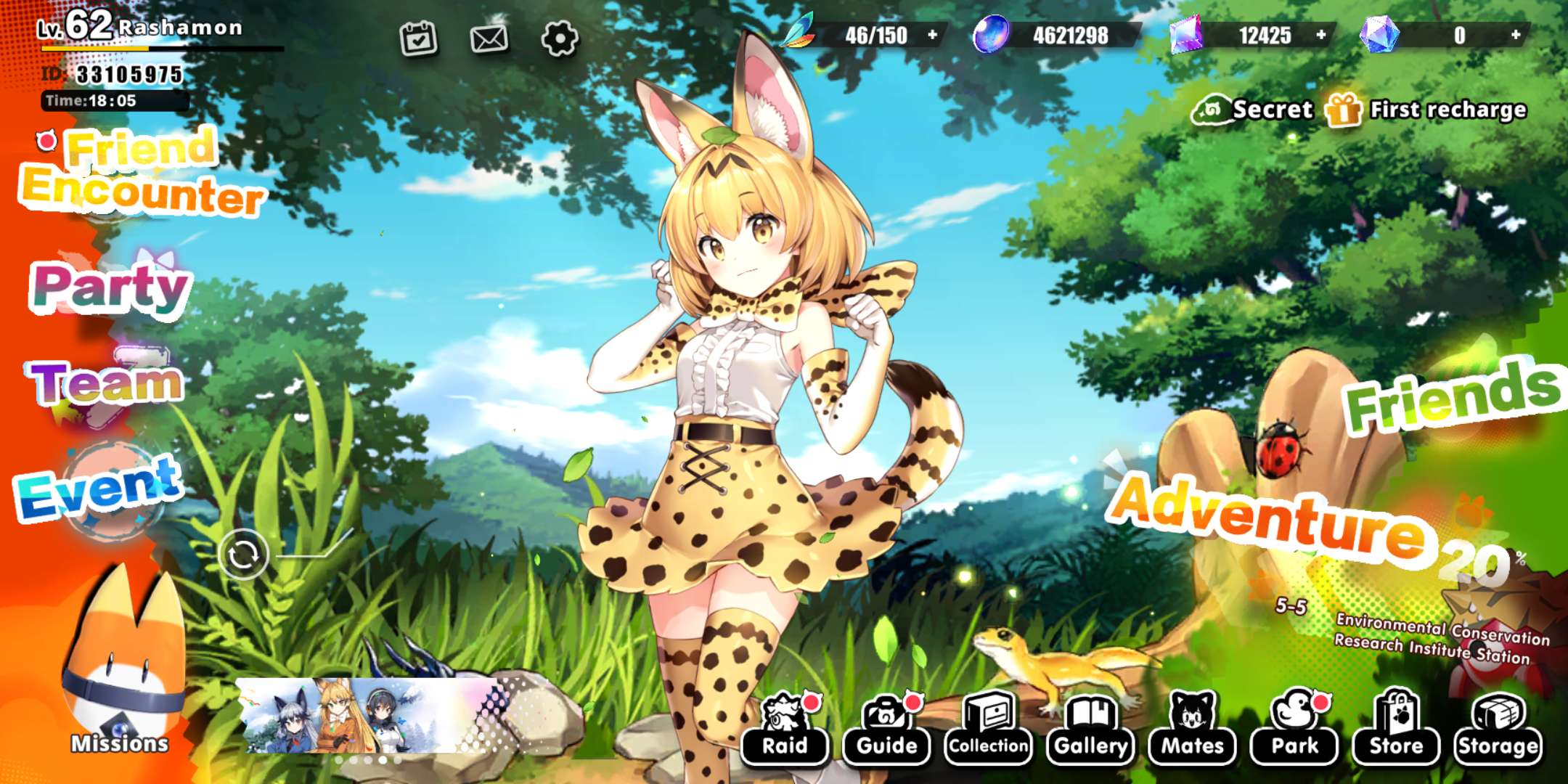The image size is (1568, 784).
Task: Open the Store
Action: tap(1396, 728)
